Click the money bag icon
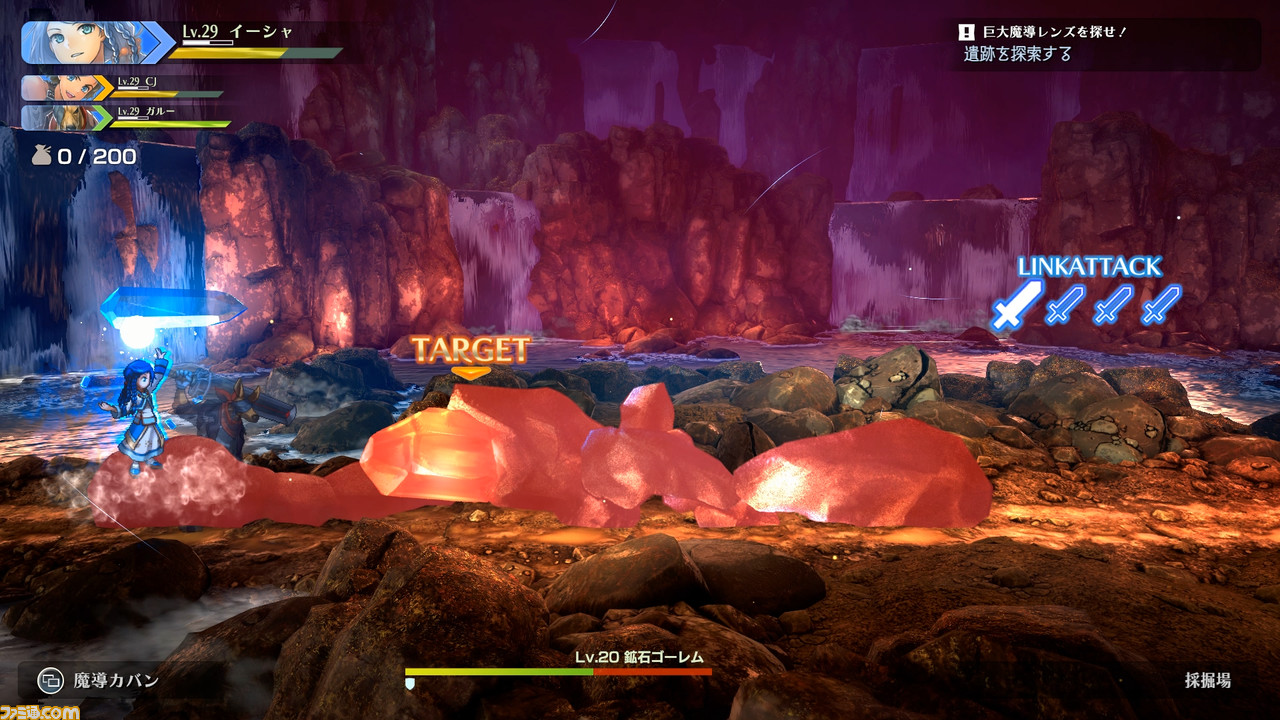Screen dimensions: 1280x720 (40, 156)
